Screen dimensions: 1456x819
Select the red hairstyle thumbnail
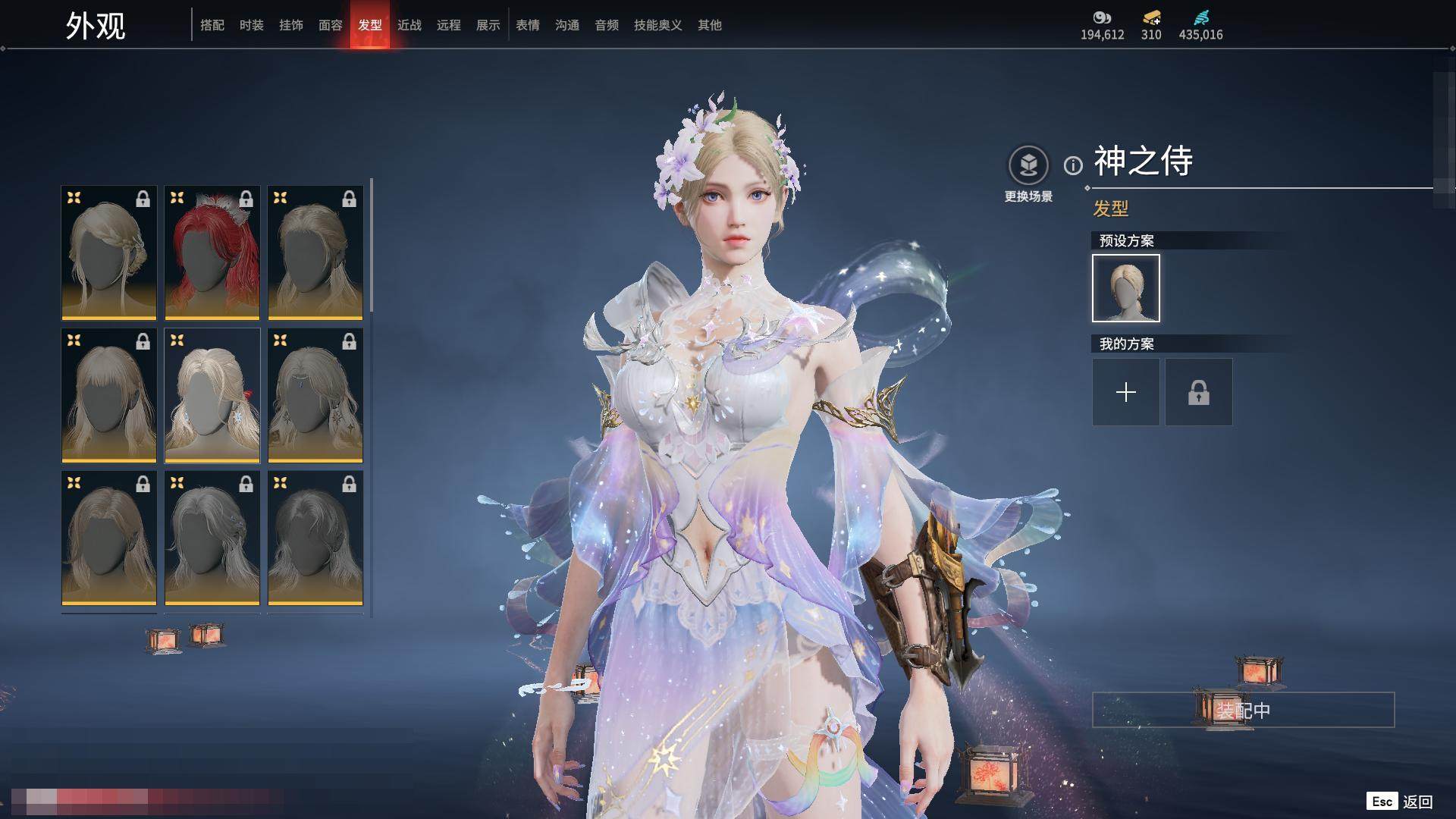point(212,253)
